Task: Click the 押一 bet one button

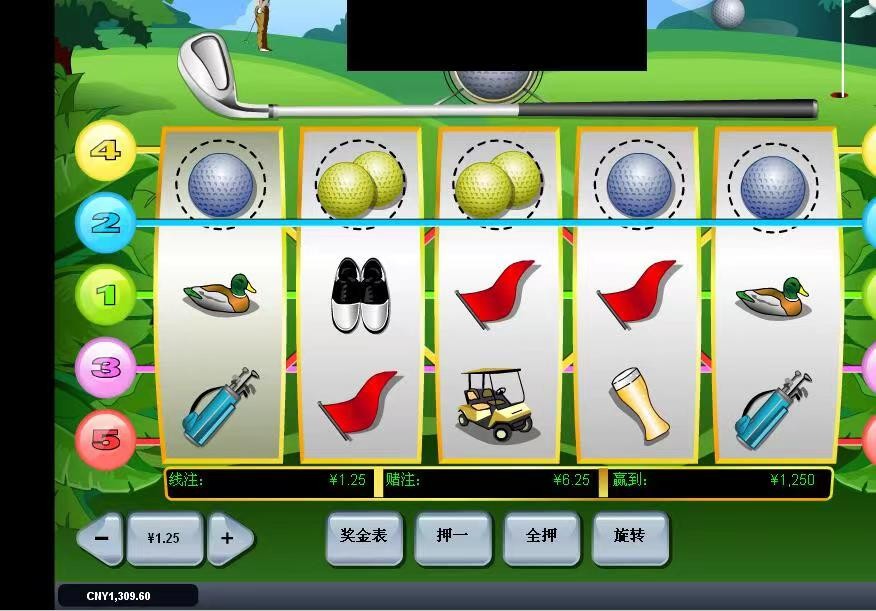Action: 453,537
